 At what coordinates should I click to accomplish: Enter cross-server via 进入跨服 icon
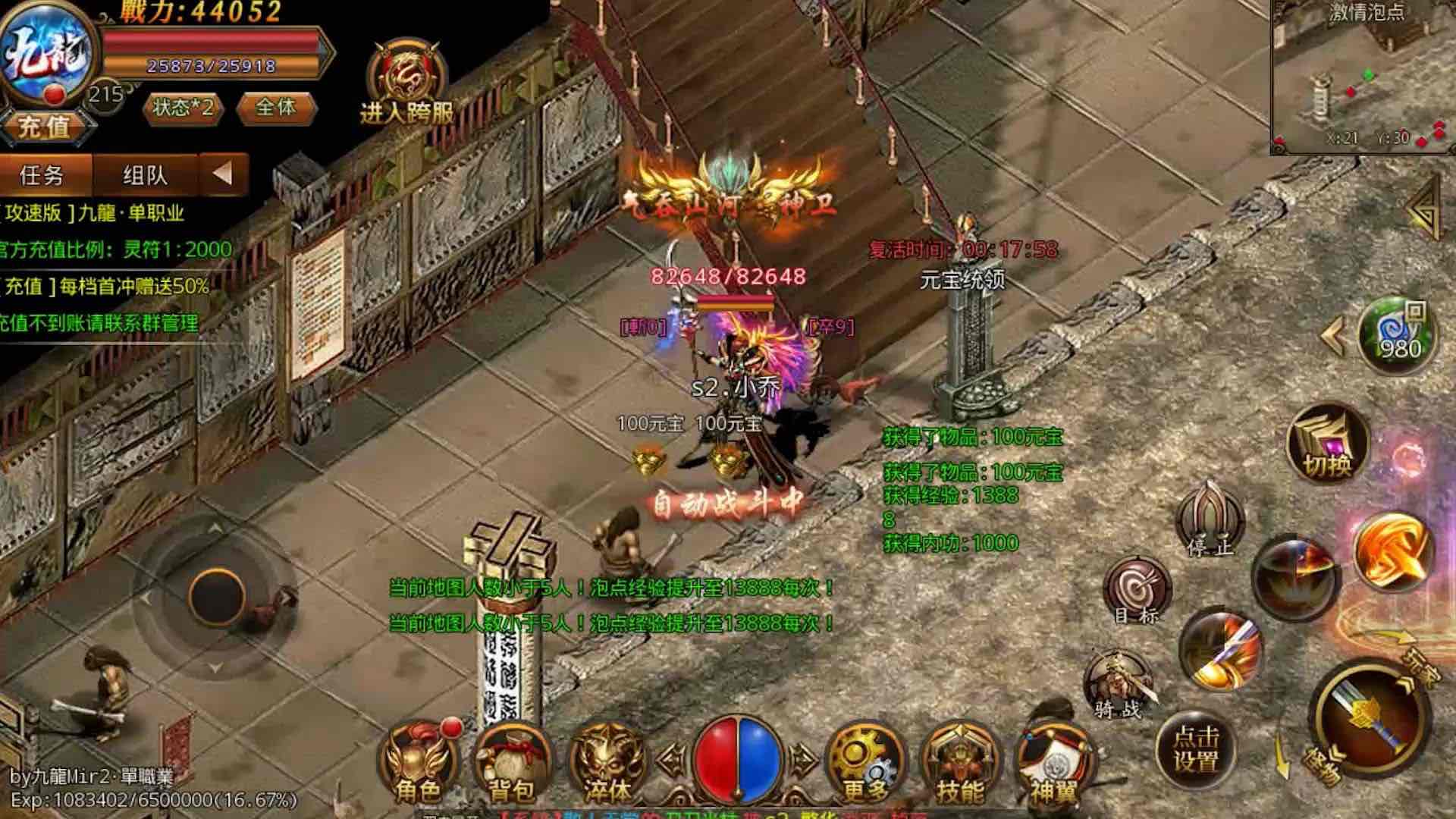pyautogui.click(x=406, y=82)
